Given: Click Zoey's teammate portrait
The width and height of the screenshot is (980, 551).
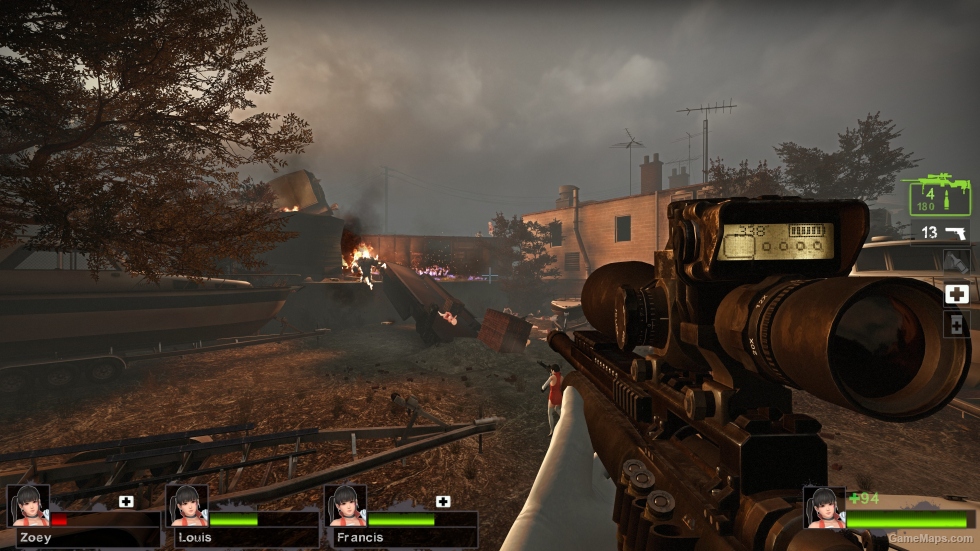Looking at the screenshot, I should (27, 506).
